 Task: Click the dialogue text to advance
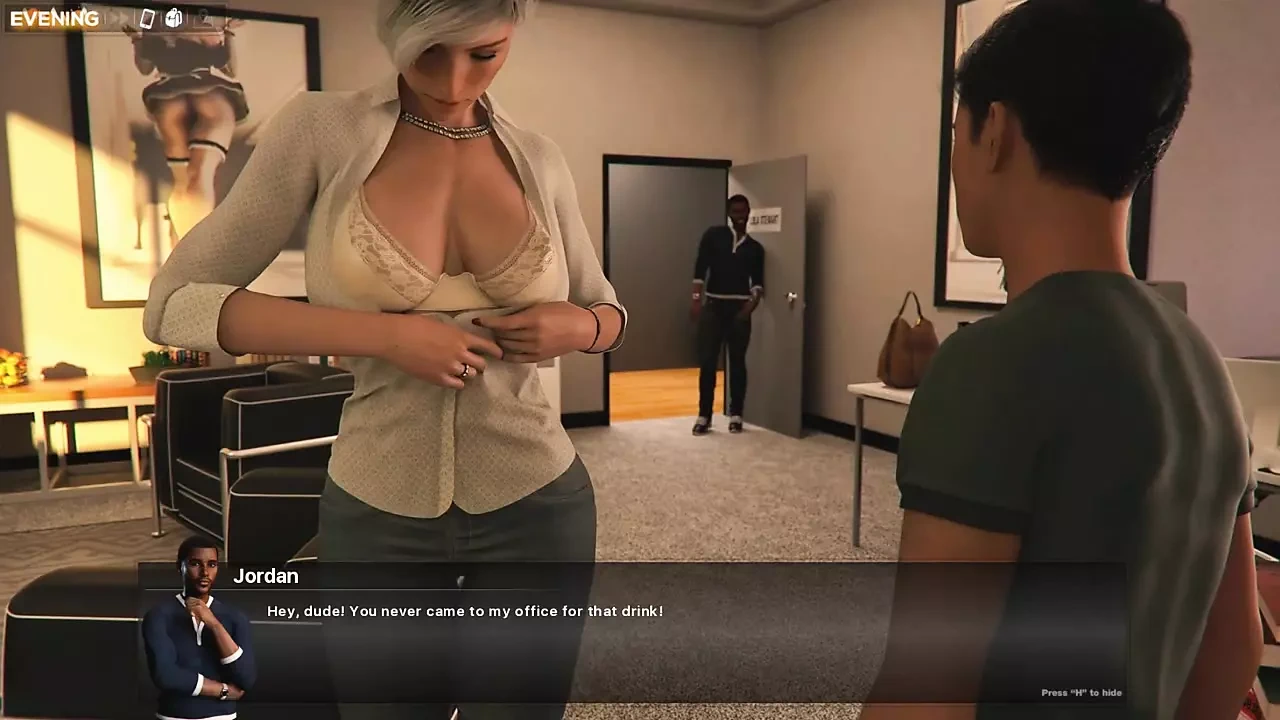point(463,611)
